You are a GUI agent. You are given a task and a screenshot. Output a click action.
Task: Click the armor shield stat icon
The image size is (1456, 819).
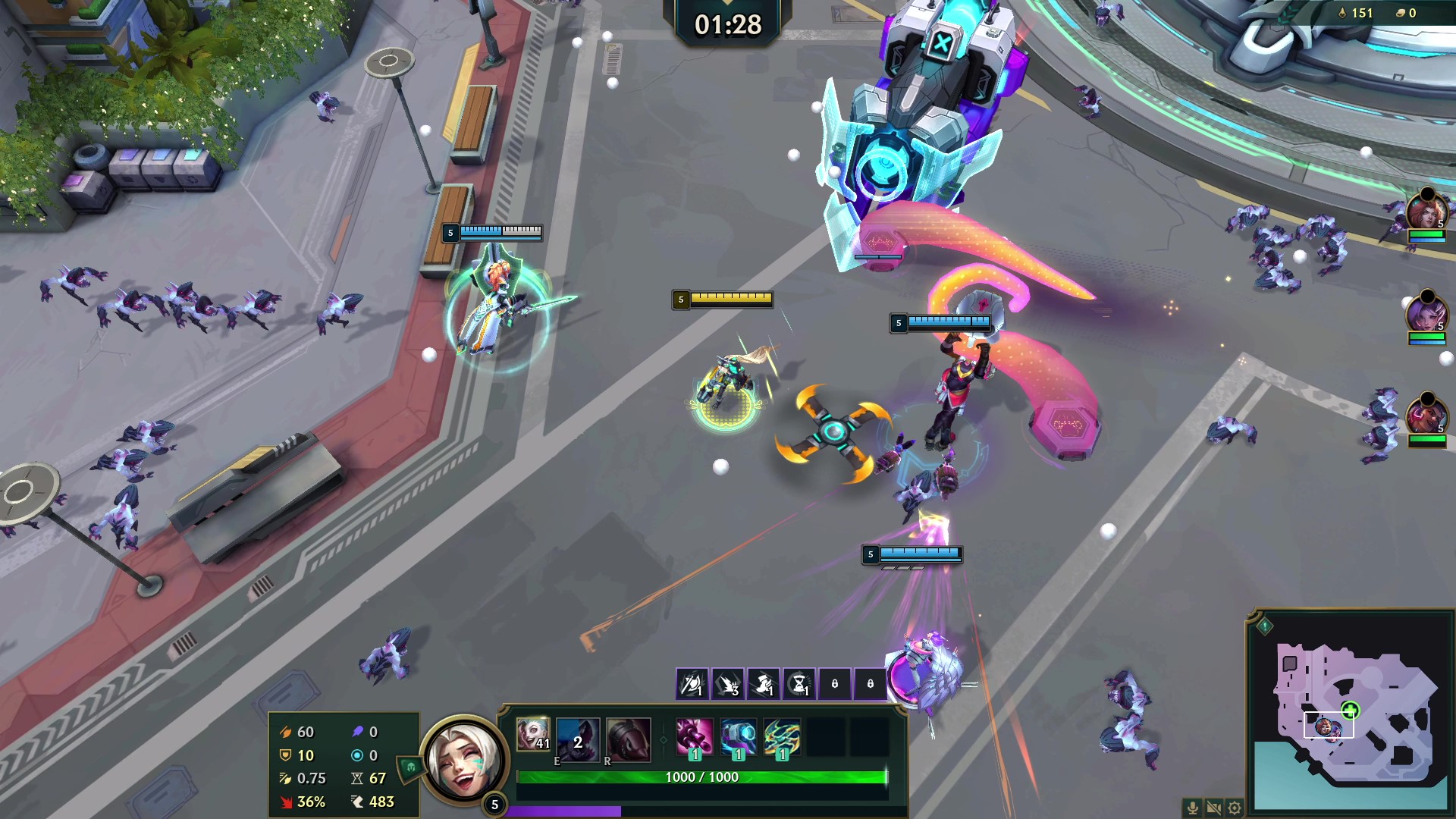pyautogui.click(x=285, y=755)
